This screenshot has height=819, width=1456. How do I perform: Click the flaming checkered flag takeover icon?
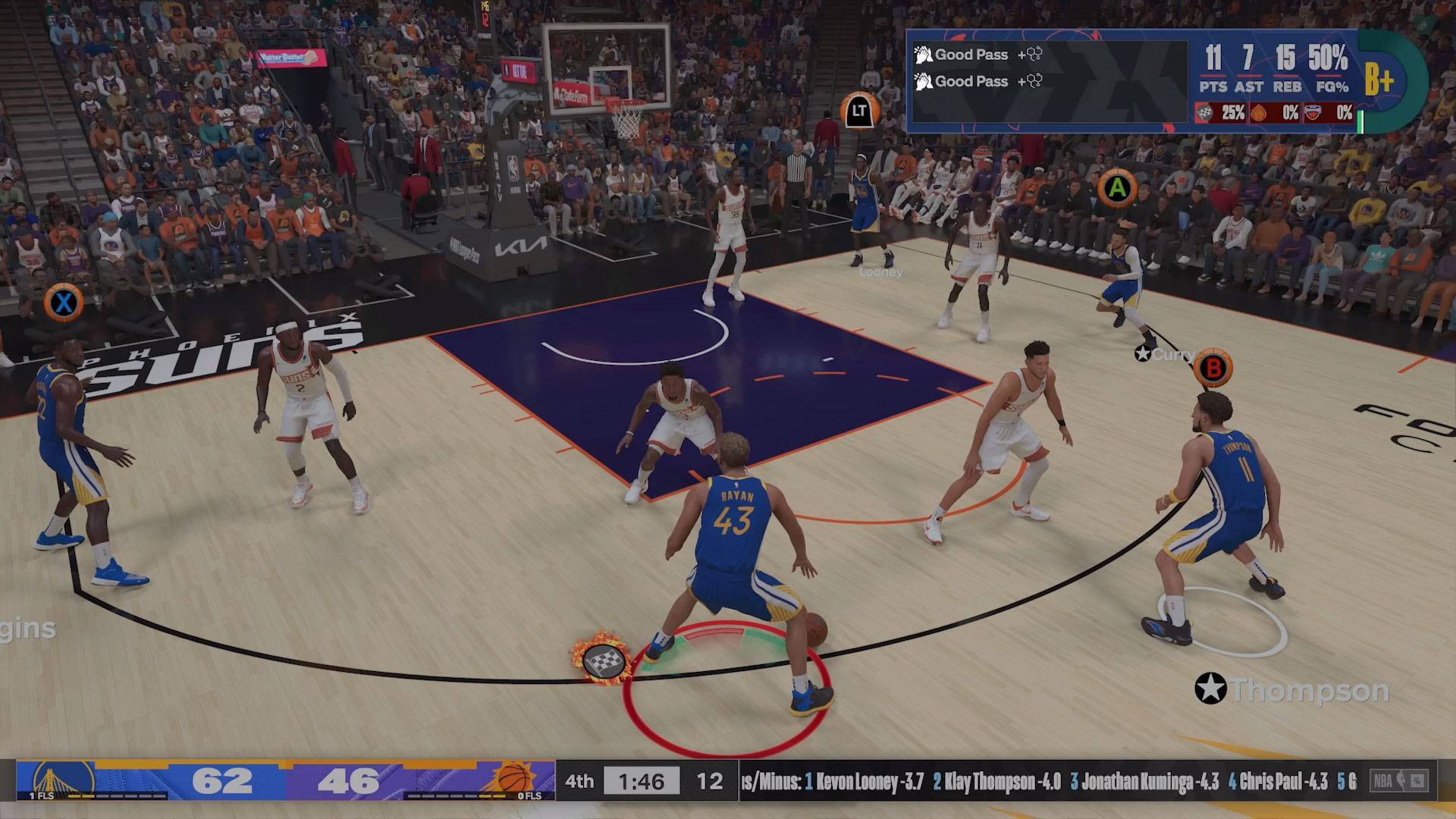(x=601, y=657)
